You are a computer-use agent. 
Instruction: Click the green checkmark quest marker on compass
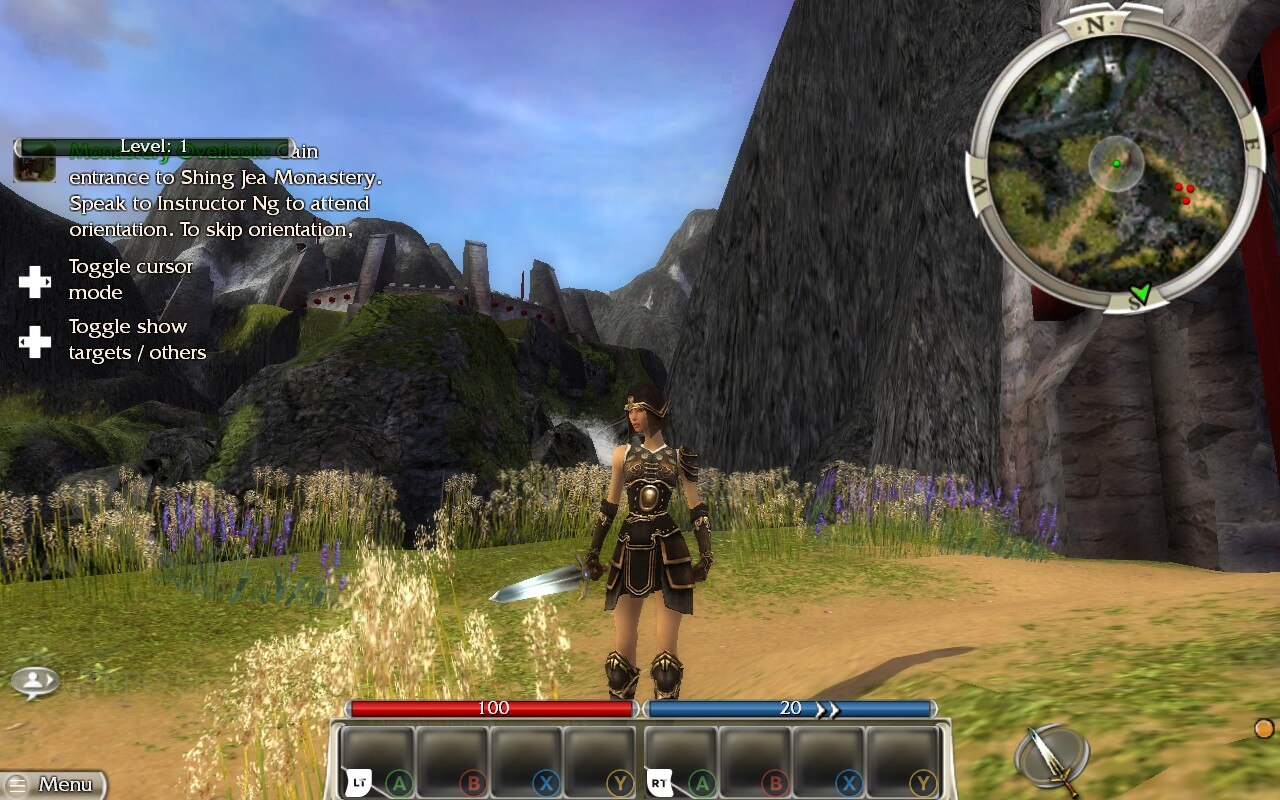[x=1139, y=293]
